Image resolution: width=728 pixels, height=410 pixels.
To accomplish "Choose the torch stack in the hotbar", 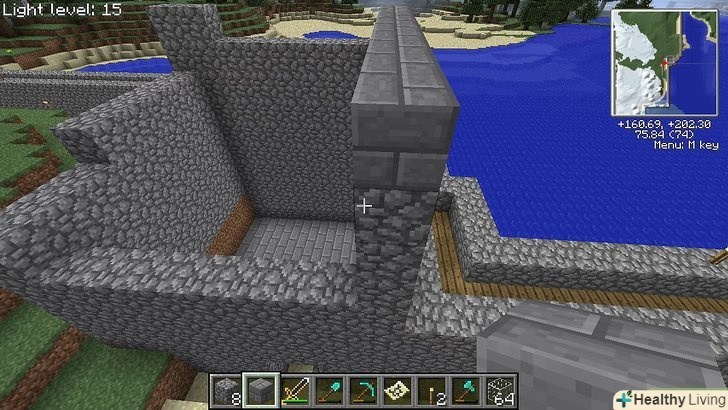I will [x=432, y=391].
